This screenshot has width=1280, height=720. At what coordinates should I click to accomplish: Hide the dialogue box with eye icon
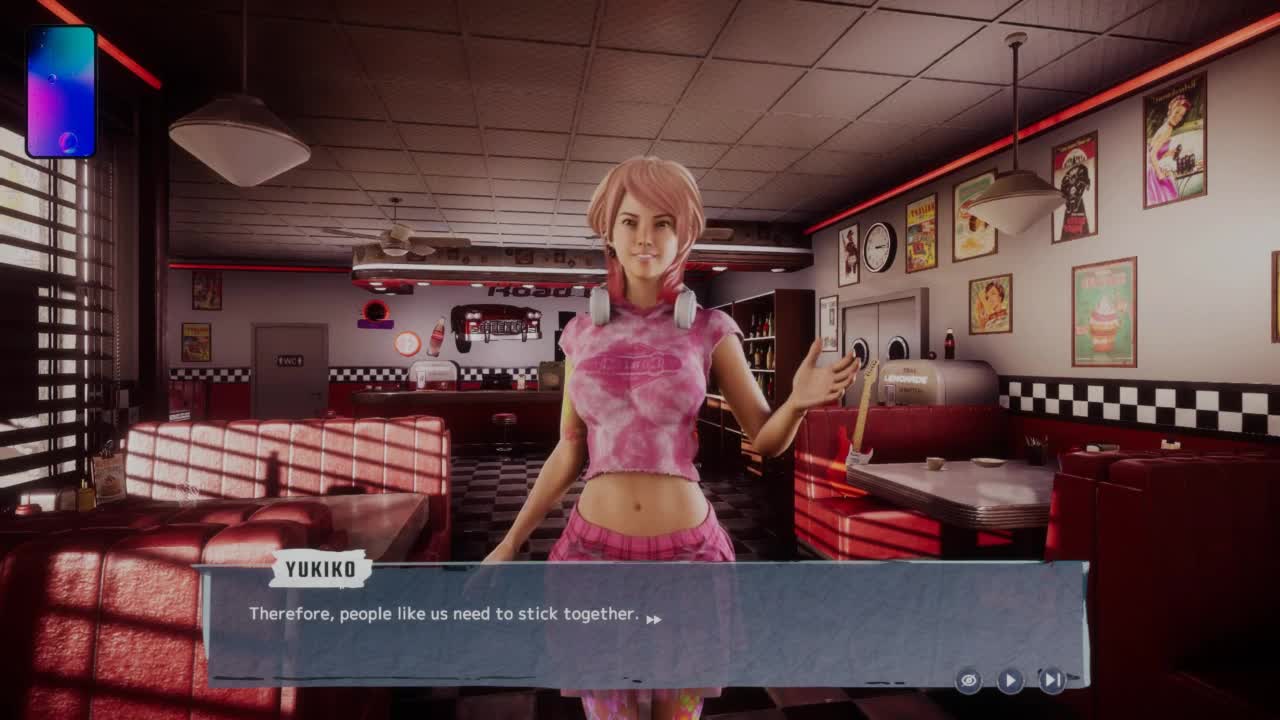[x=968, y=681]
